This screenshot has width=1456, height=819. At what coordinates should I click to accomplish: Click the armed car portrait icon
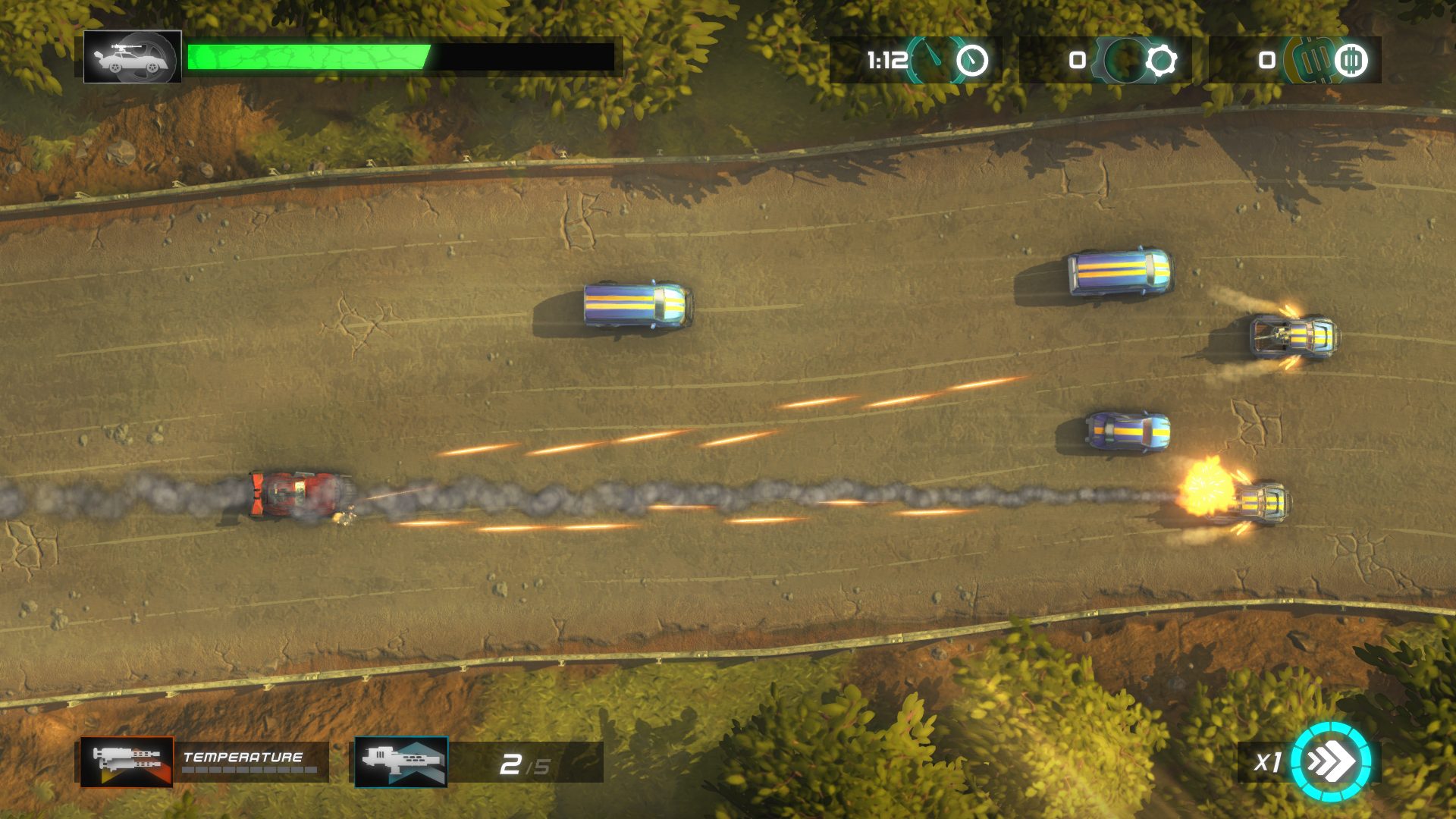pyautogui.click(x=133, y=57)
